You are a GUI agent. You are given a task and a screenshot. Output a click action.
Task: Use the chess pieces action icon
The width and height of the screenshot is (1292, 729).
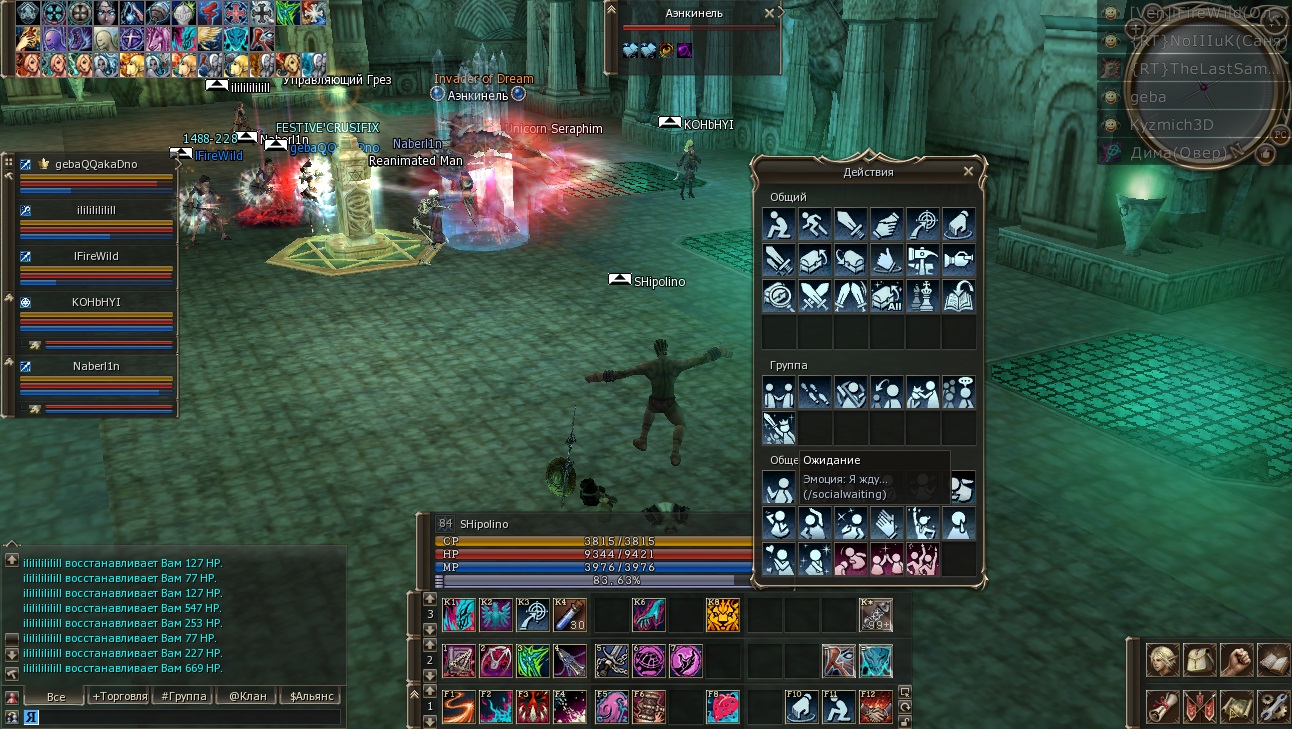(x=923, y=296)
